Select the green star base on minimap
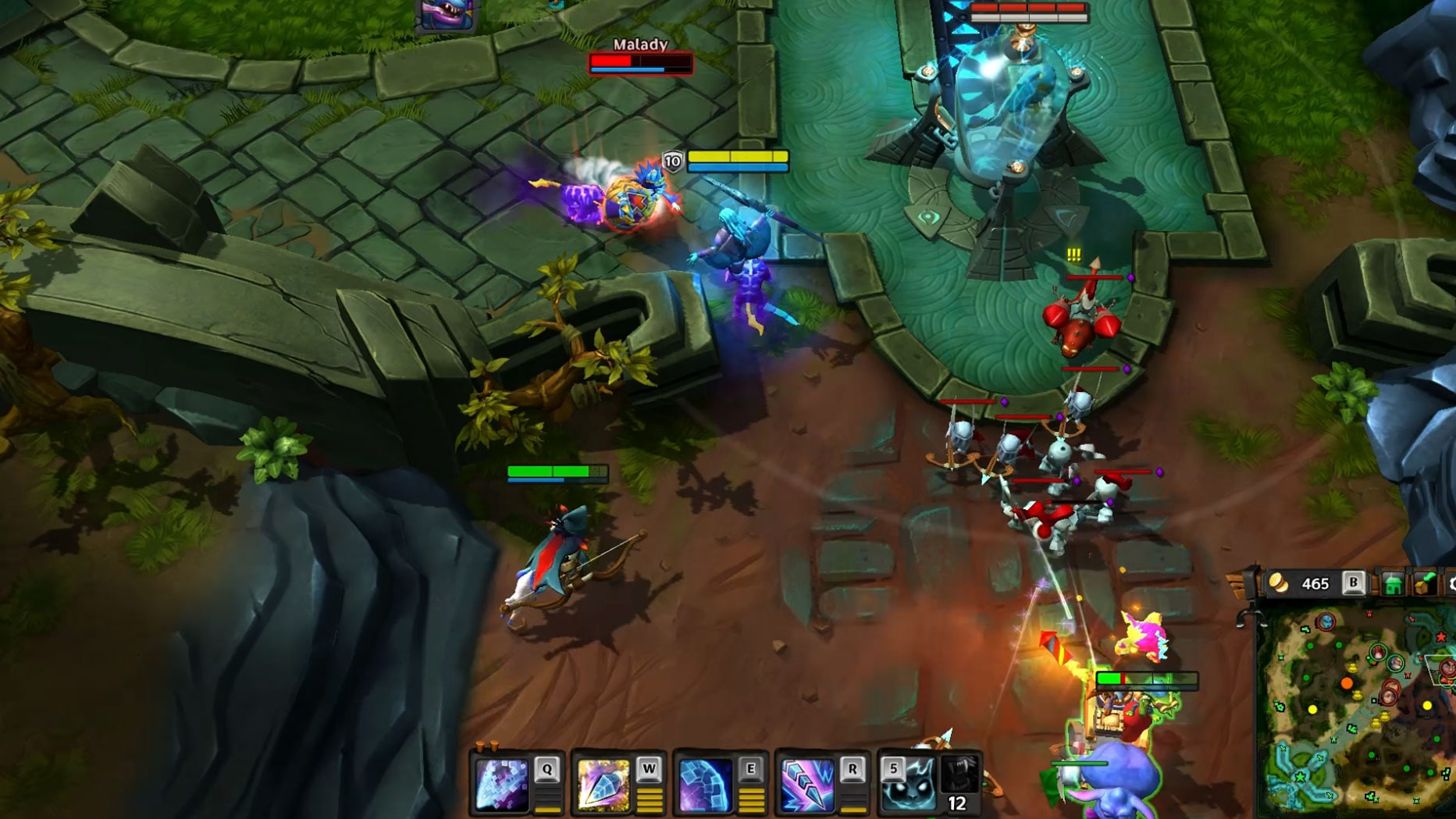The width and height of the screenshot is (1456, 819). tap(1301, 778)
